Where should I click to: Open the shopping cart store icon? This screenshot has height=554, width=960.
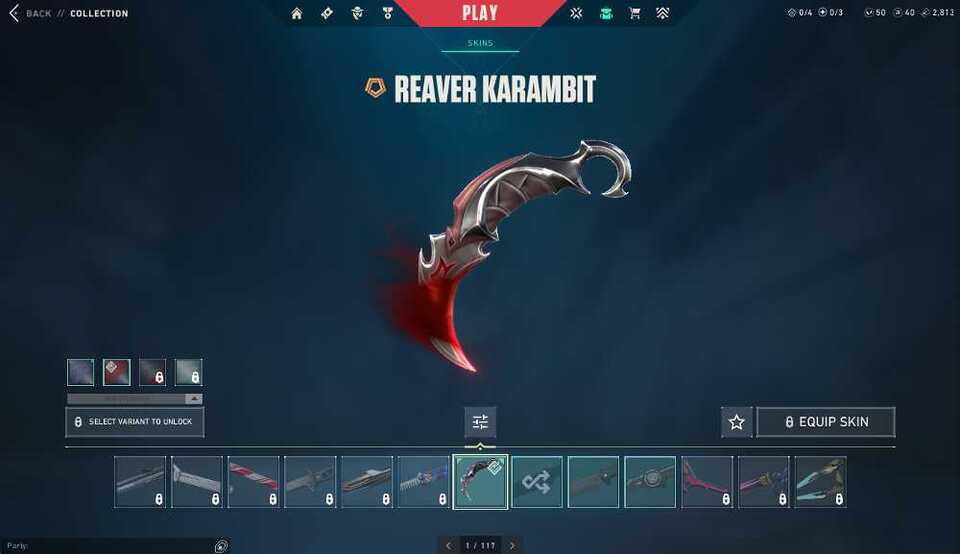[634, 13]
